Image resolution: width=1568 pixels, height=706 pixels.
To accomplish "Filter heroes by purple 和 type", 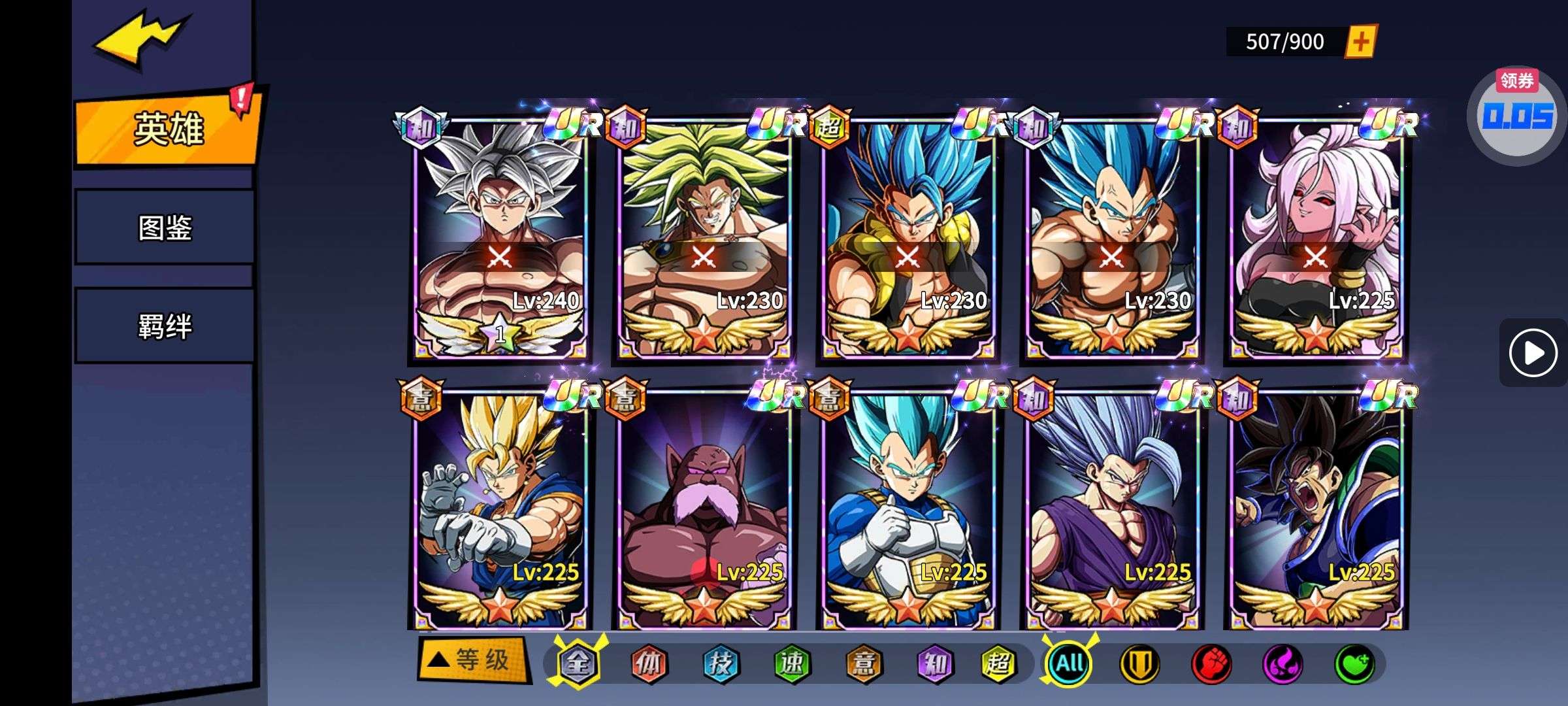I will click(934, 664).
